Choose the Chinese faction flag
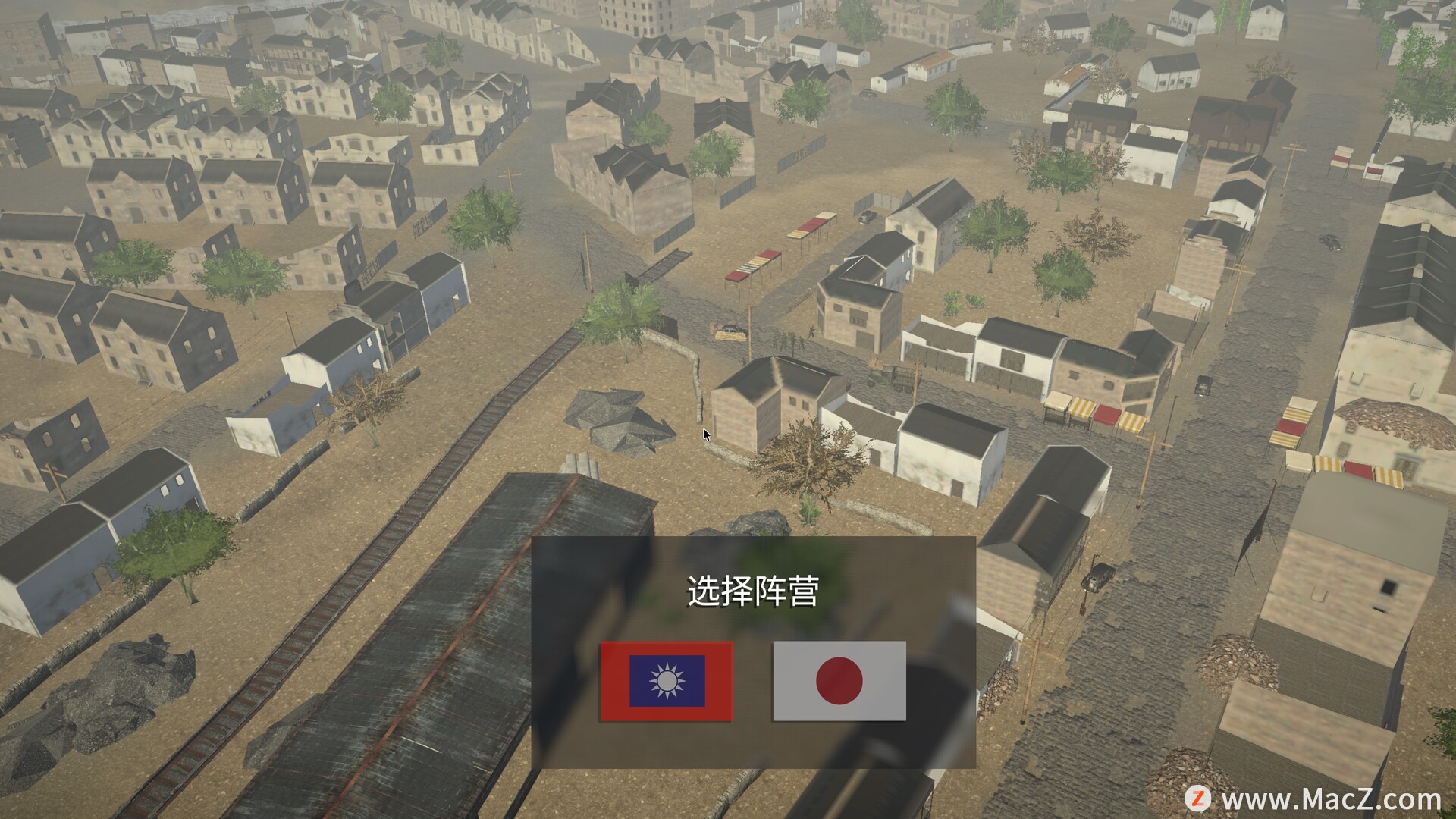This screenshot has width=1456, height=819. [x=667, y=681]
